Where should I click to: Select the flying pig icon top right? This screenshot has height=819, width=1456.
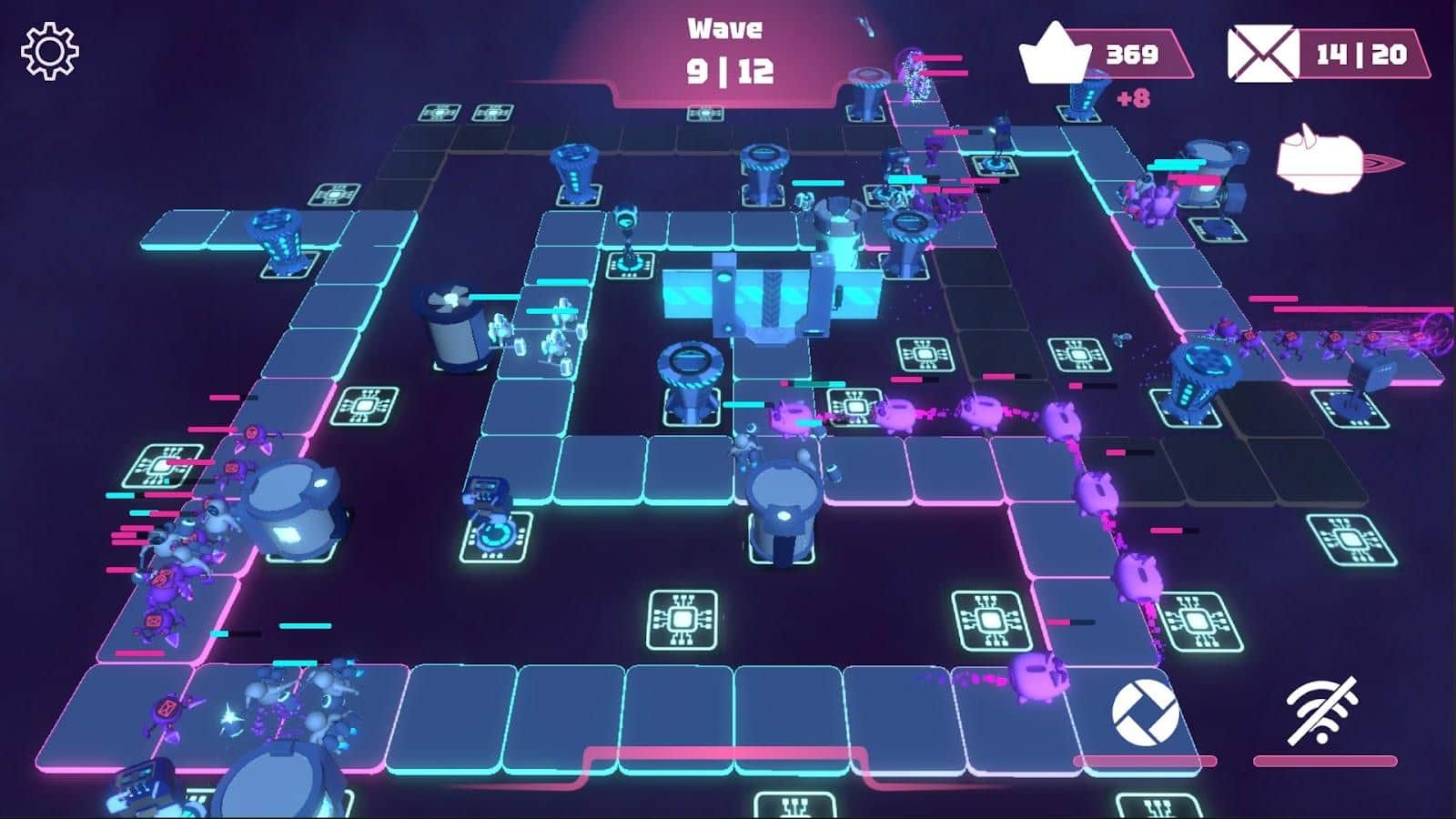click(1317, 162)
